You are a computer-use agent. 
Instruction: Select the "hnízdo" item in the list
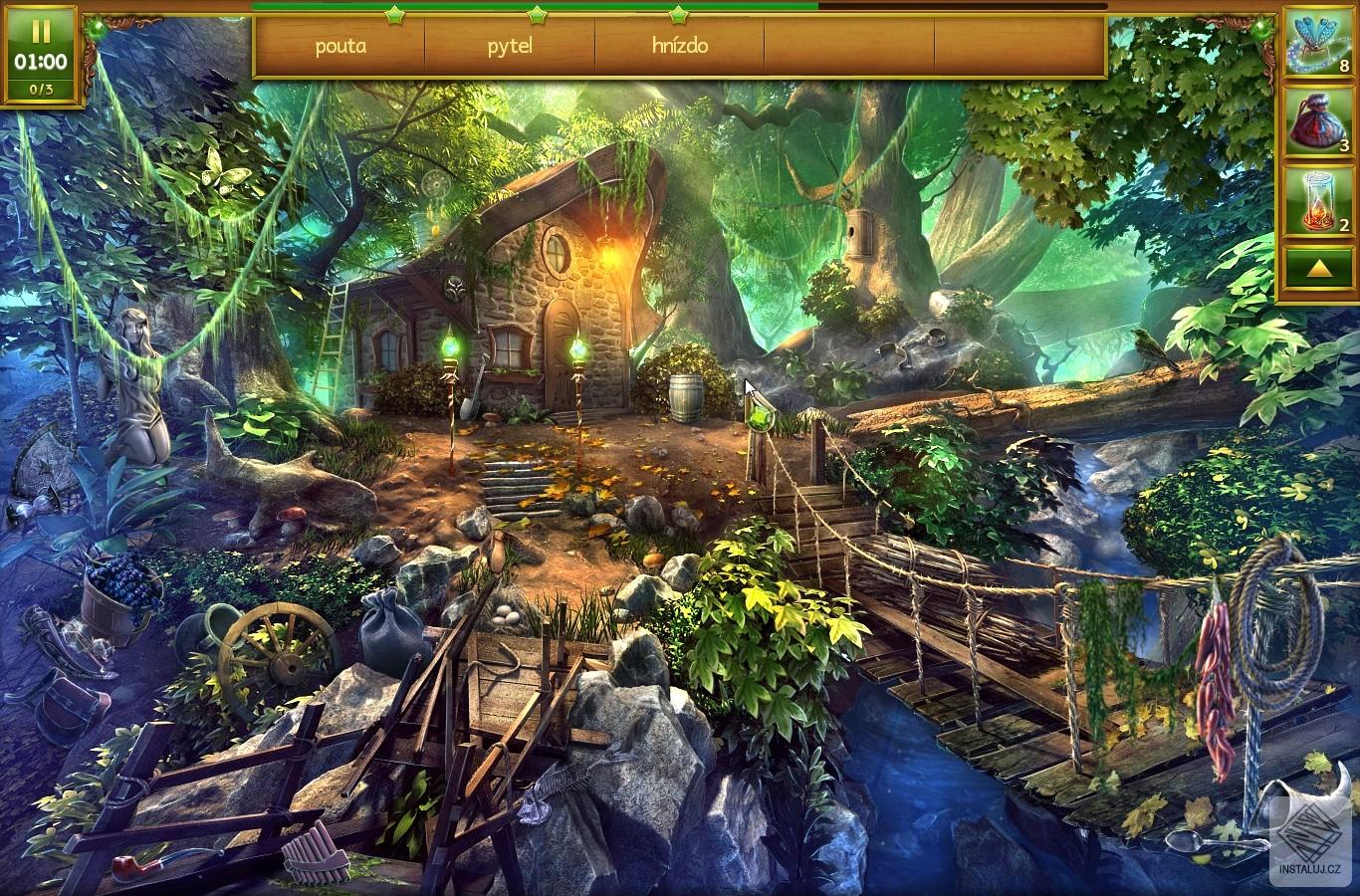coord(680,46)
